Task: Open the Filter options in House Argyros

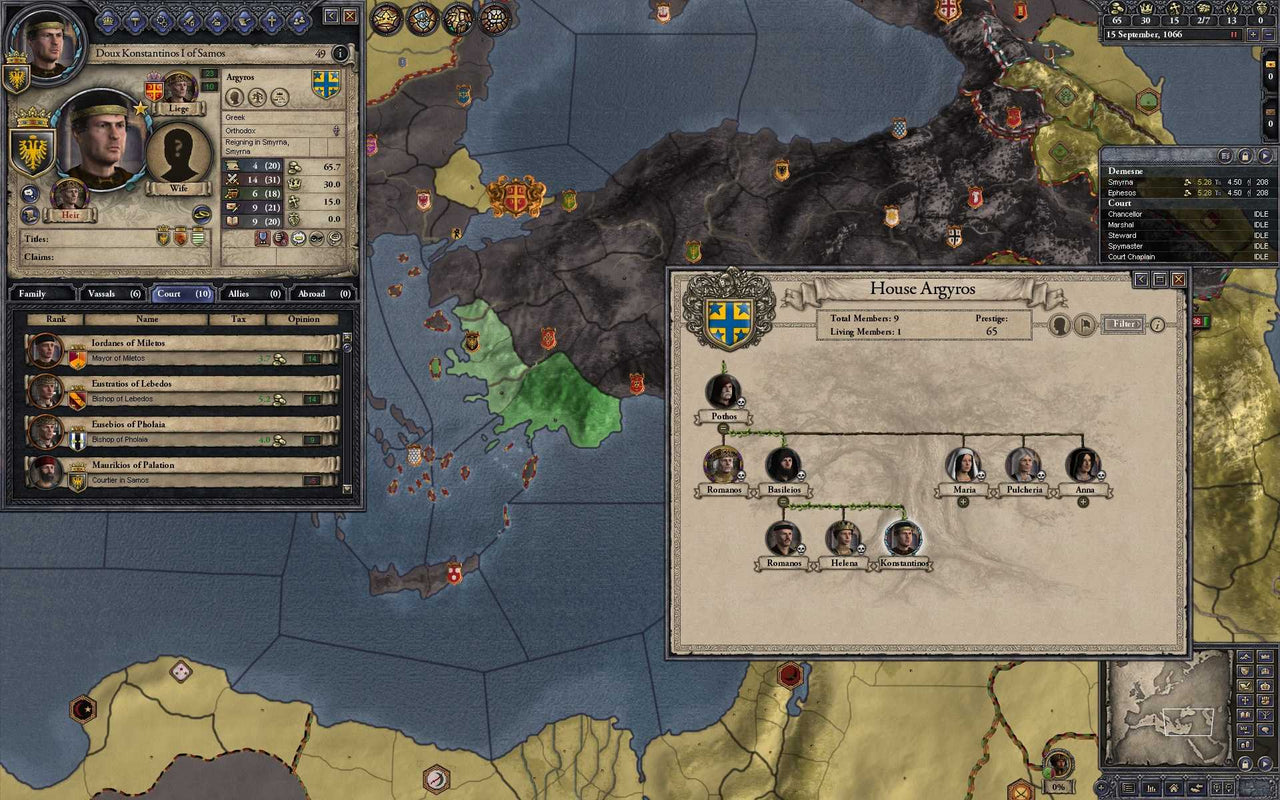Action: tap(1125, 324)
